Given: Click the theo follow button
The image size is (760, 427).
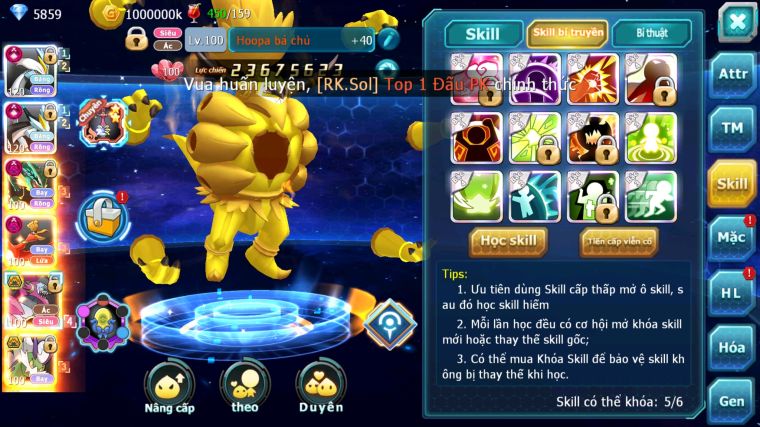Looking at the screenshot, I should pos(245,386).
